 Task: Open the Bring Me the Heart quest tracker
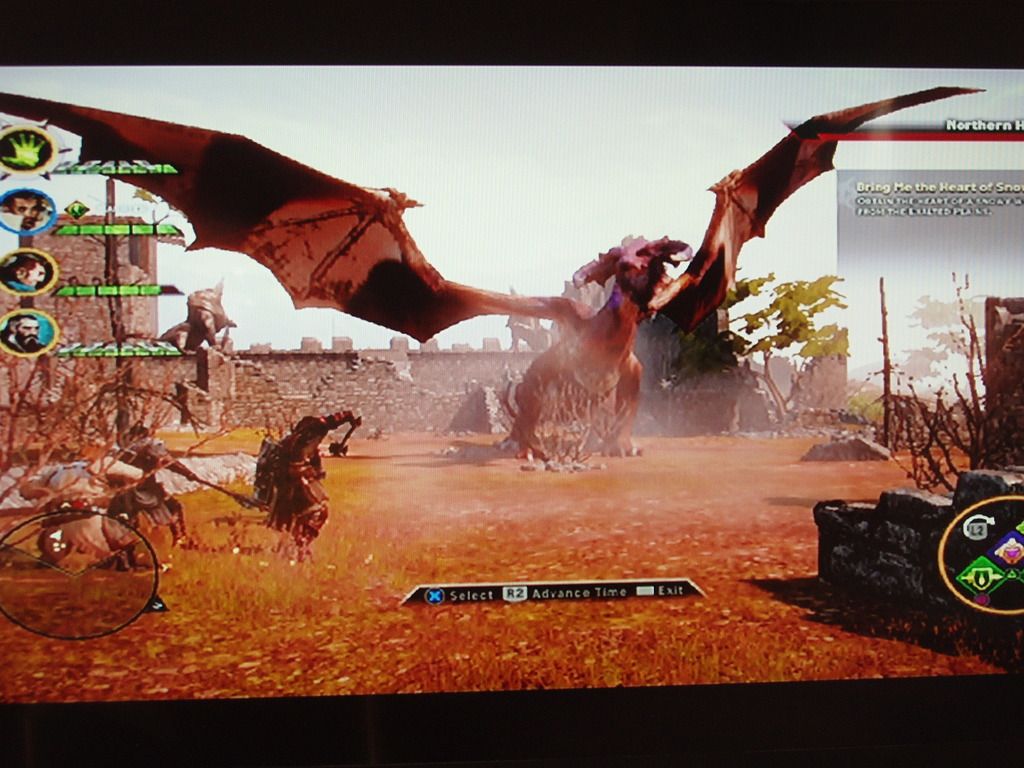click(x=932, y=198)
